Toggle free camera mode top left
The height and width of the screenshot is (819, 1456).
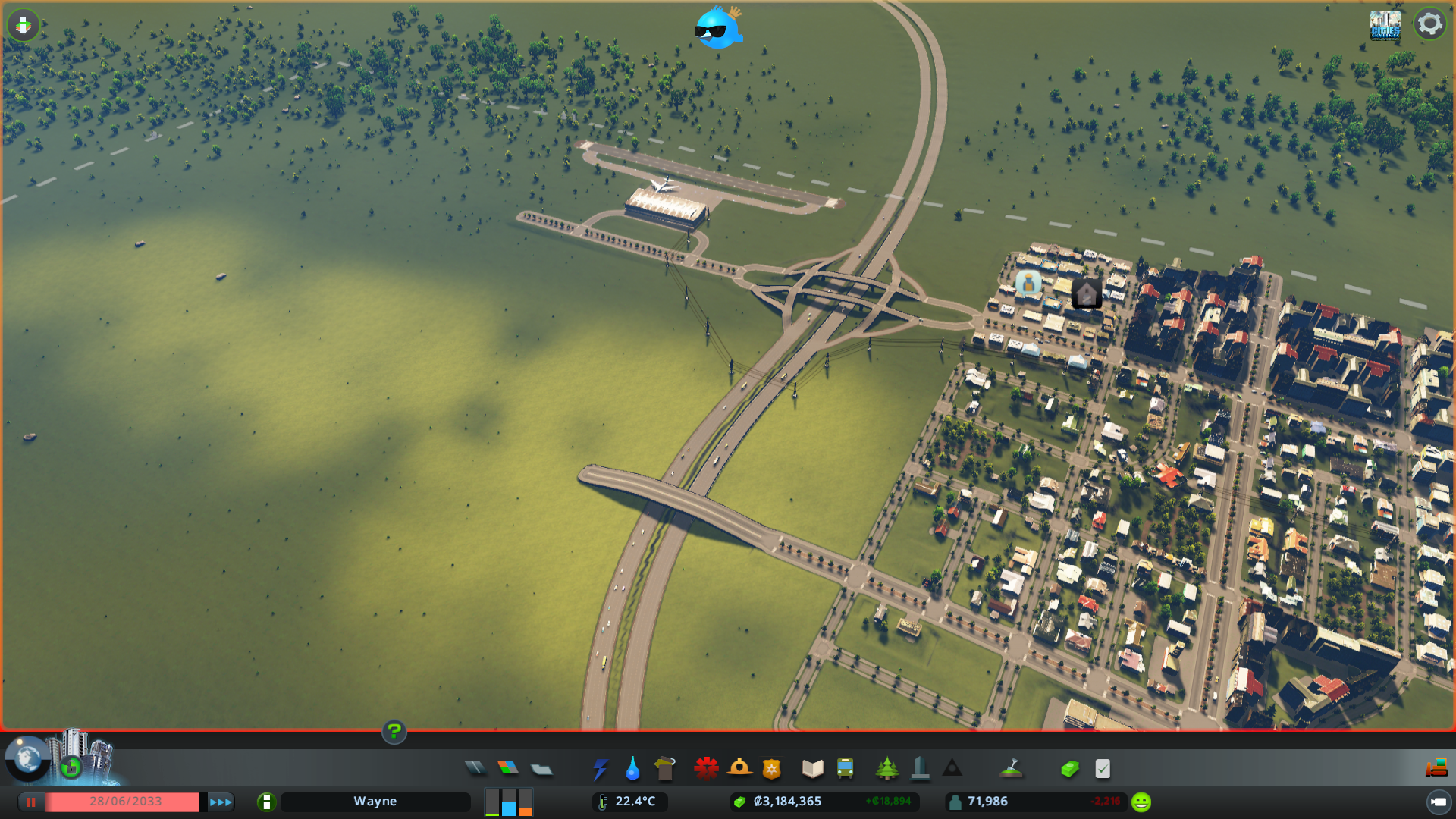coord(24,25)
